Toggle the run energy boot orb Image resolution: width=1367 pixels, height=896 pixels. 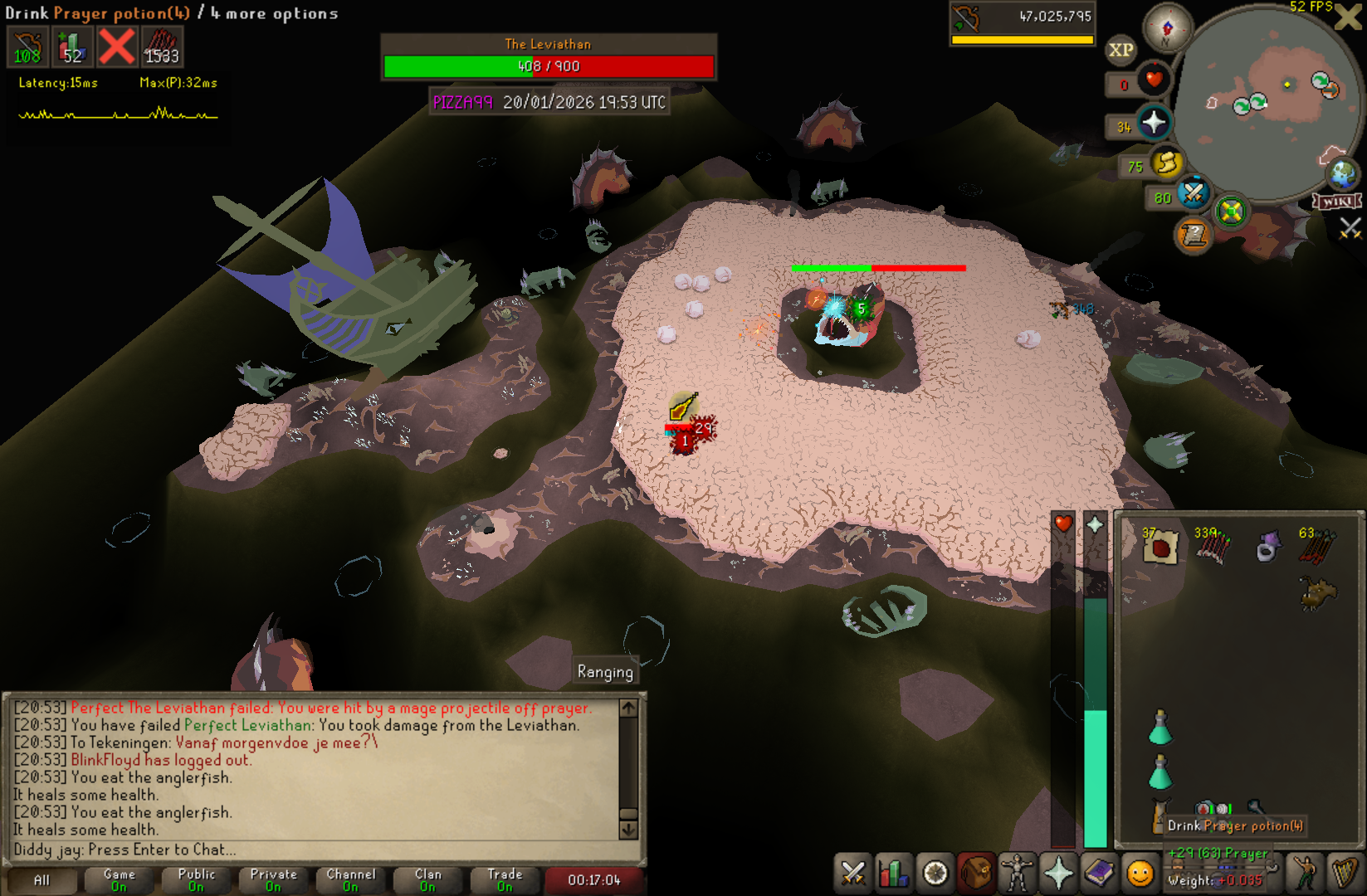1166,163
